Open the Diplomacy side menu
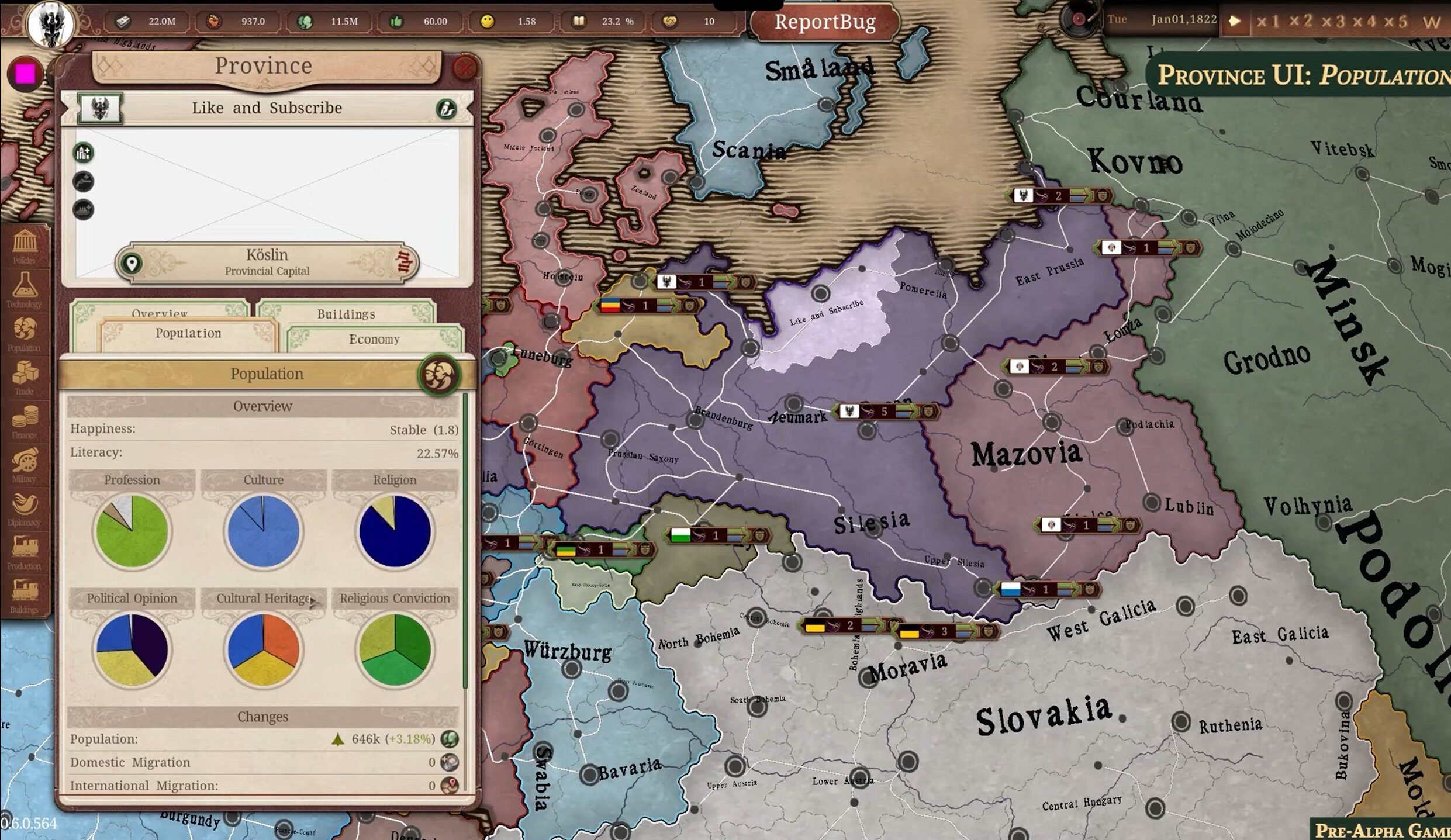Screen dimensions: 1451x840 point(25,509)
